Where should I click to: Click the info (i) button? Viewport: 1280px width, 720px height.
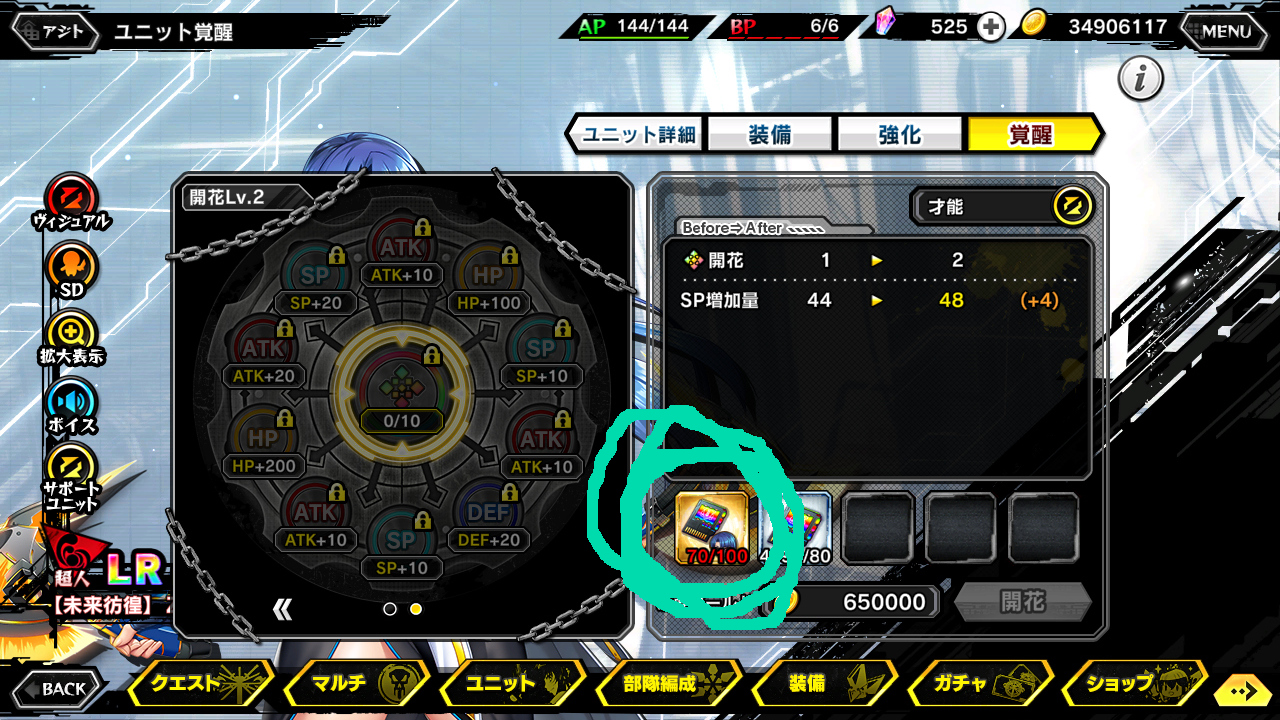(1140, 79)
